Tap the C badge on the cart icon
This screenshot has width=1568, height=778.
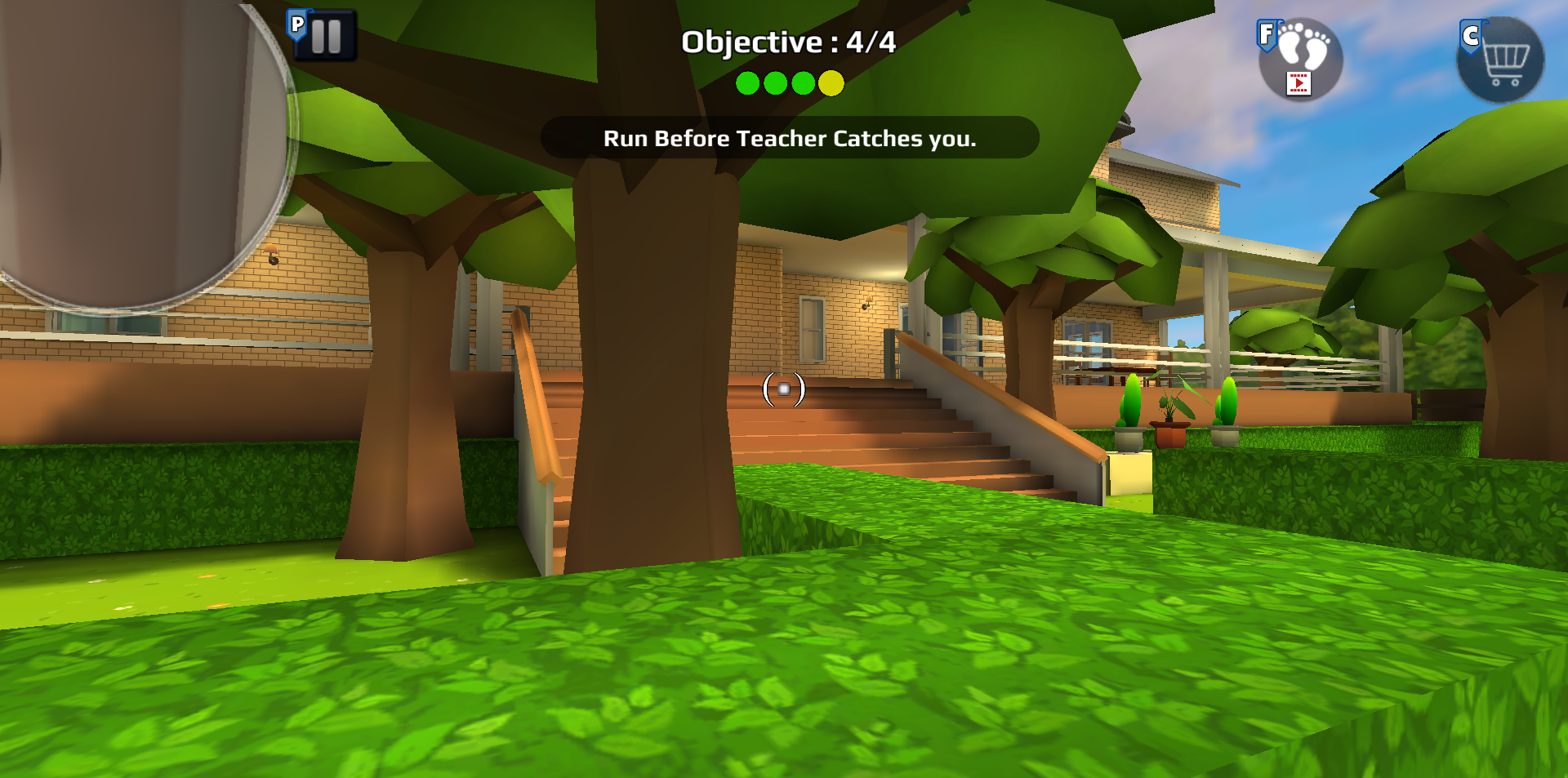(x=1471, y=35)
